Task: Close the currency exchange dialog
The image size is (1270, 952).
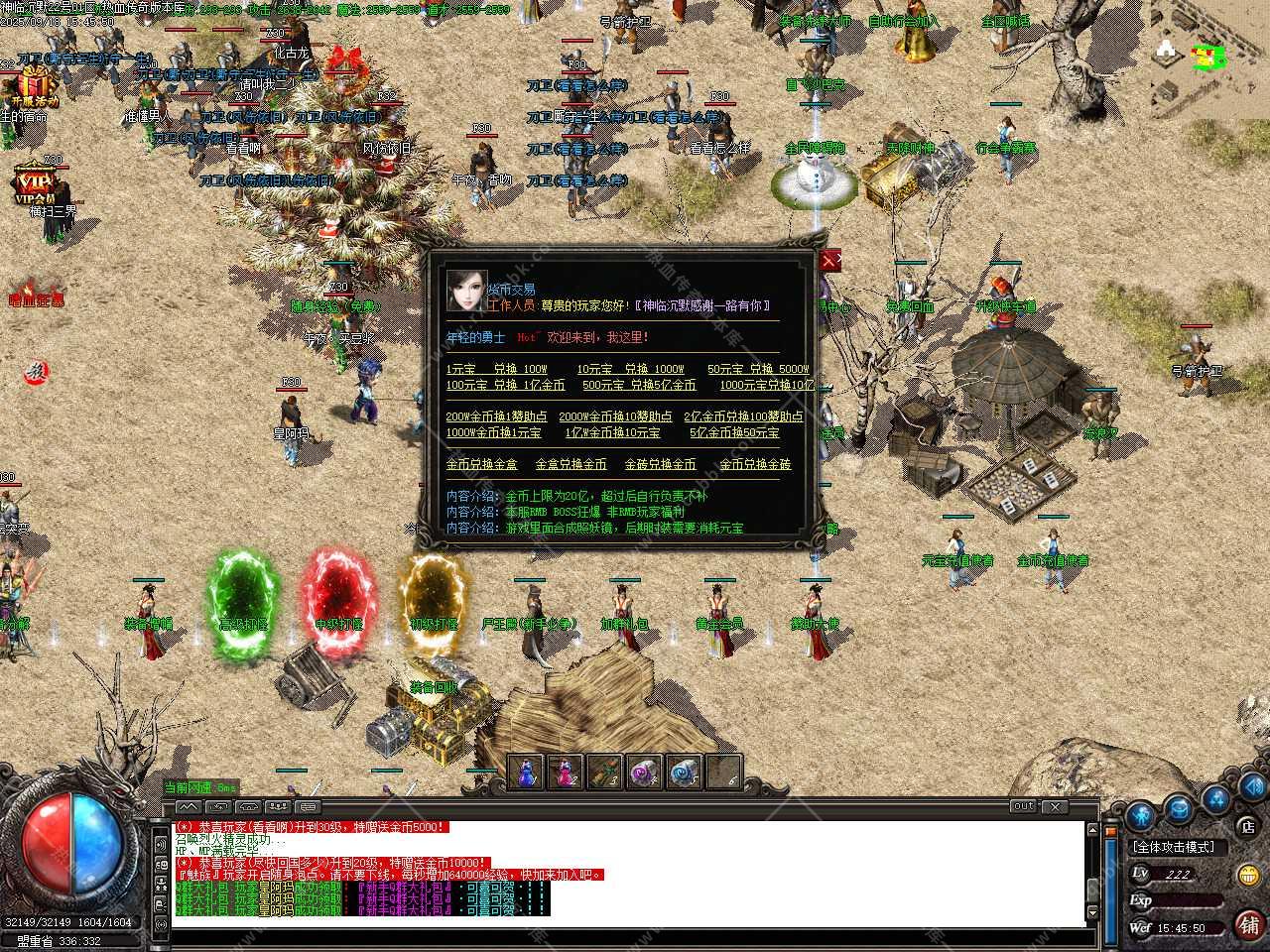Action: click(x=829, y=260)
